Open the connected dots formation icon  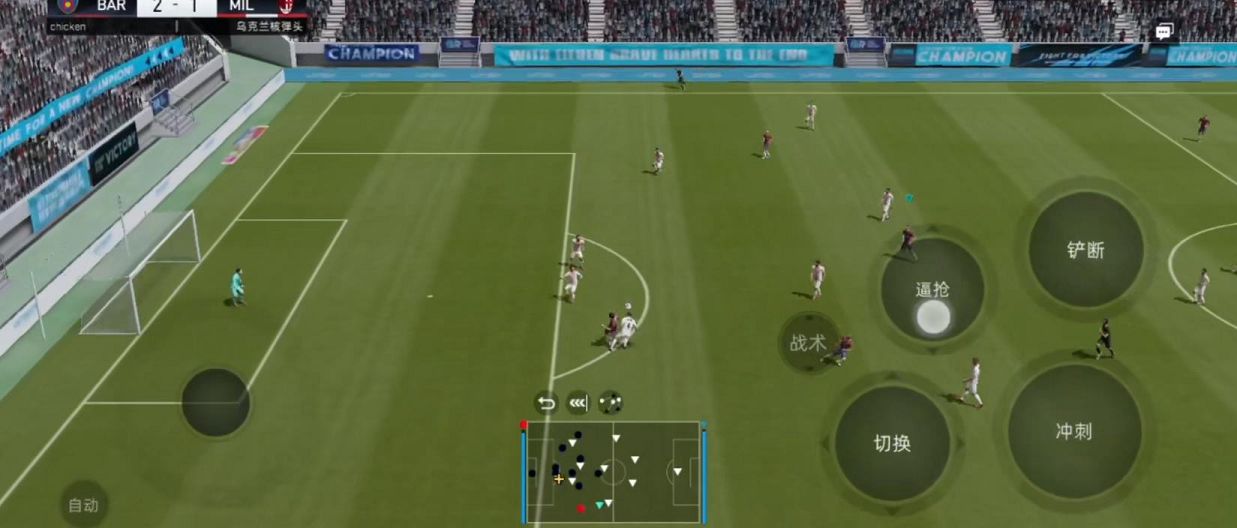click(x=611, y=403)
